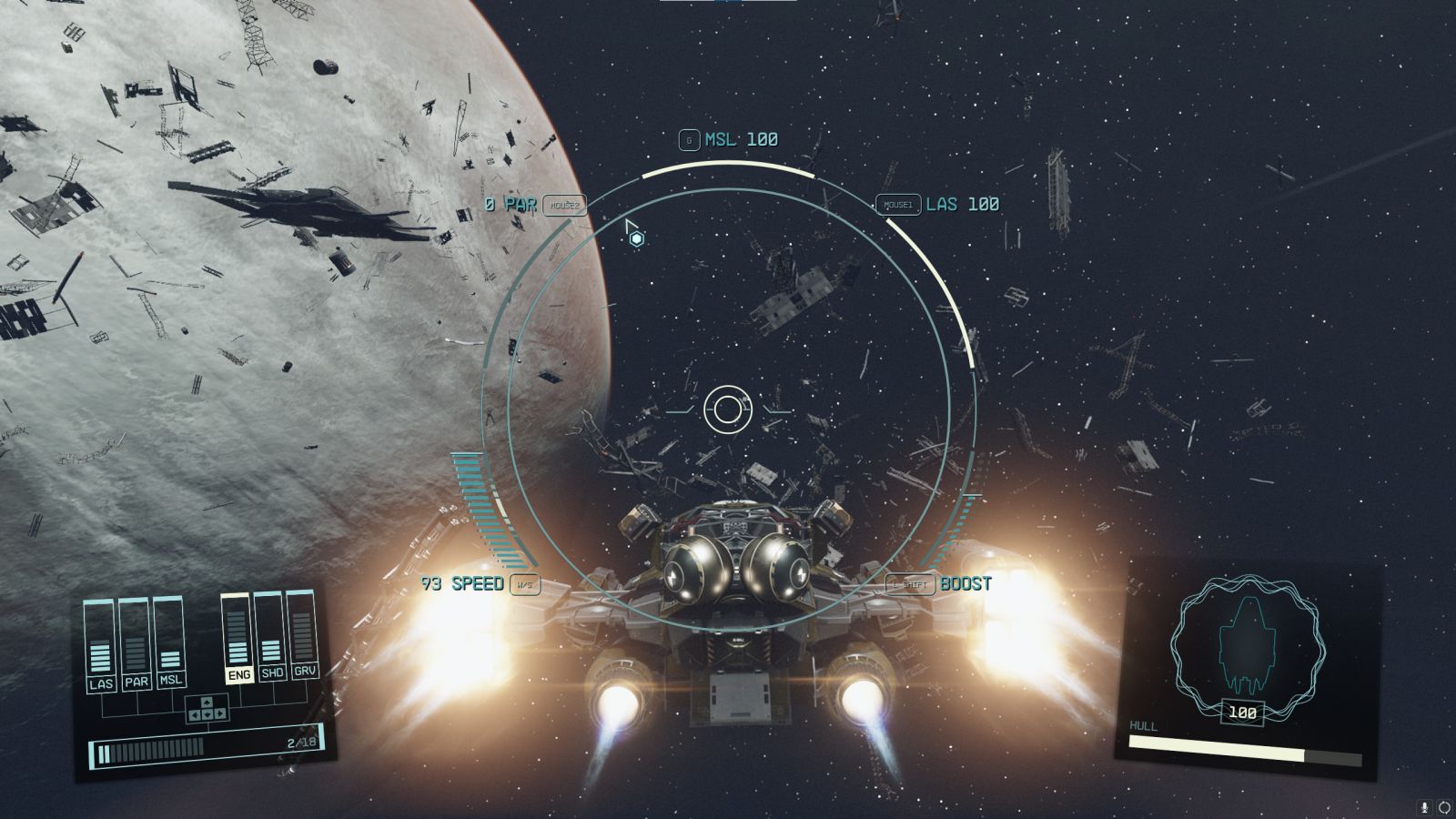Select the LAS power column

click(x=100, y=644)
